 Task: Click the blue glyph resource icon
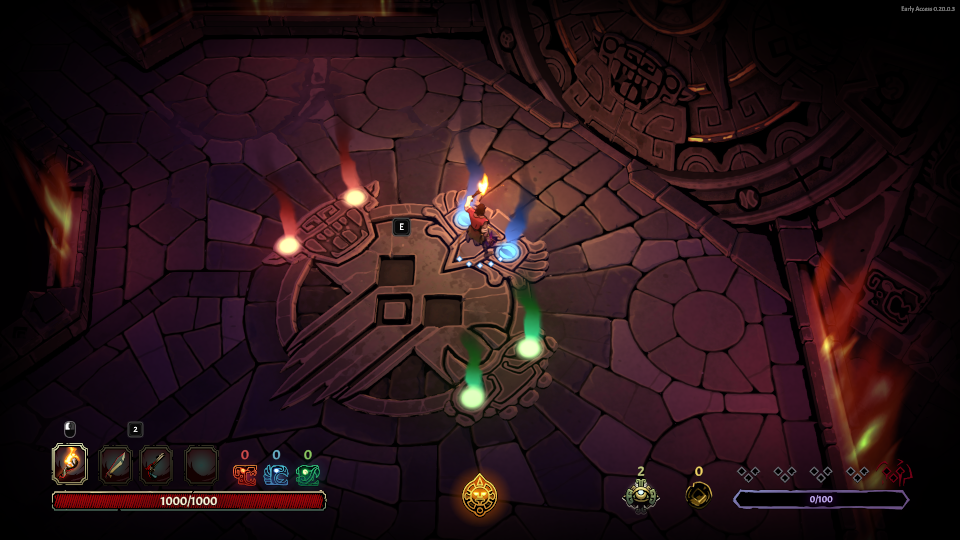[x=276, y=475]
